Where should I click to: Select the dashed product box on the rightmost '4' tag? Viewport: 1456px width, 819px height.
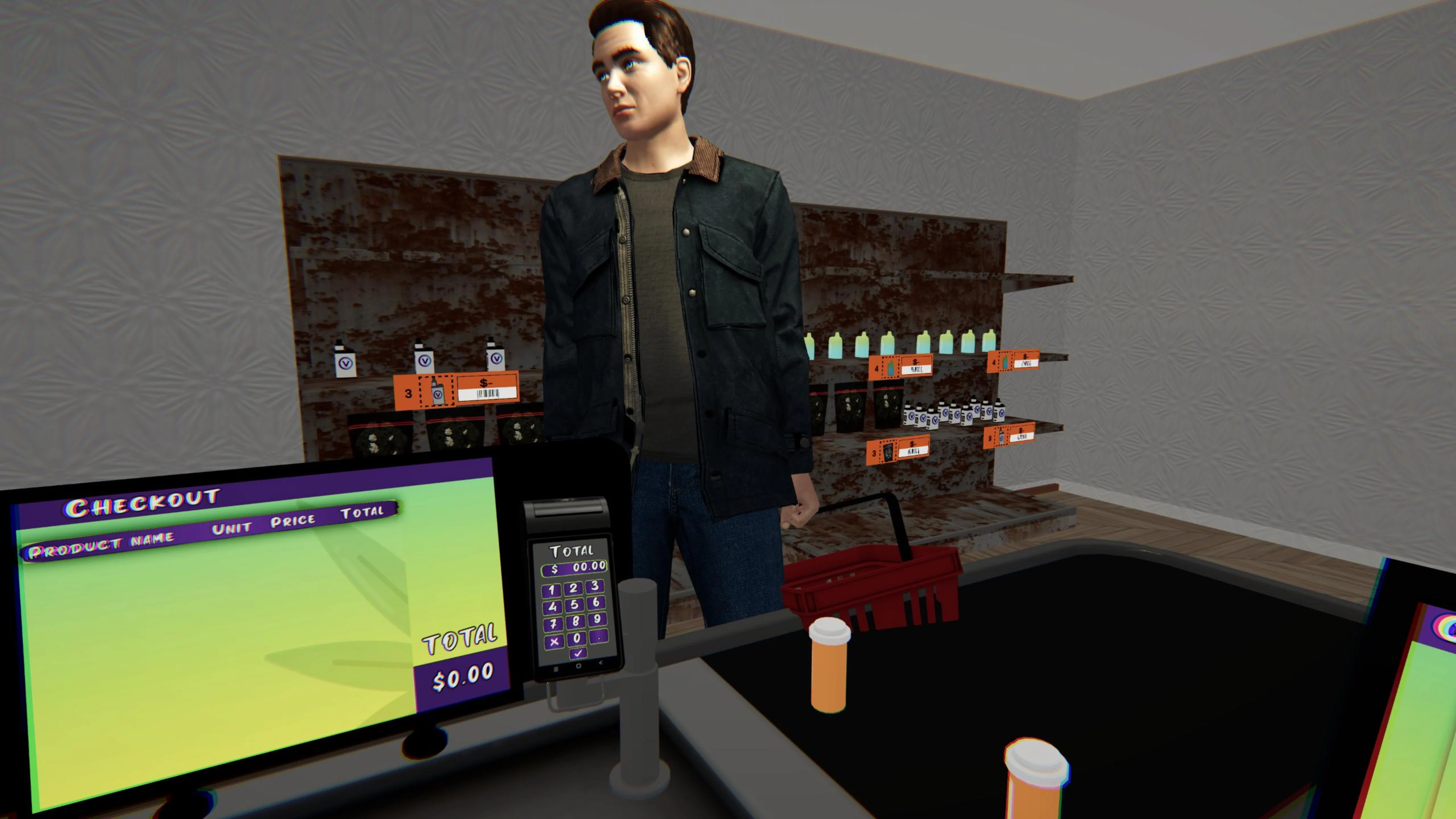click(x=1005, y=362)
